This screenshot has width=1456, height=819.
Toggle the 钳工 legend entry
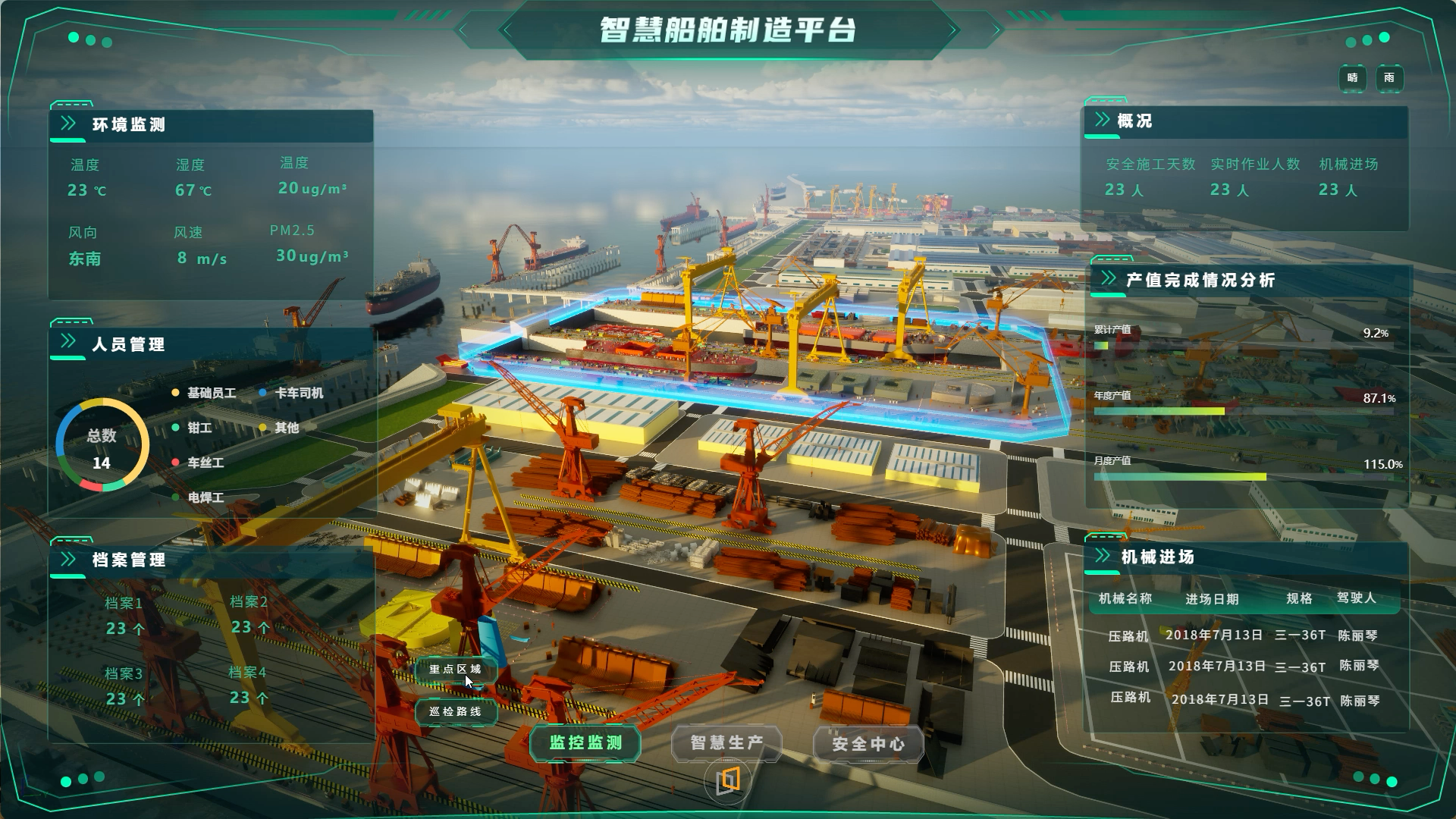[x=199, y=428]
